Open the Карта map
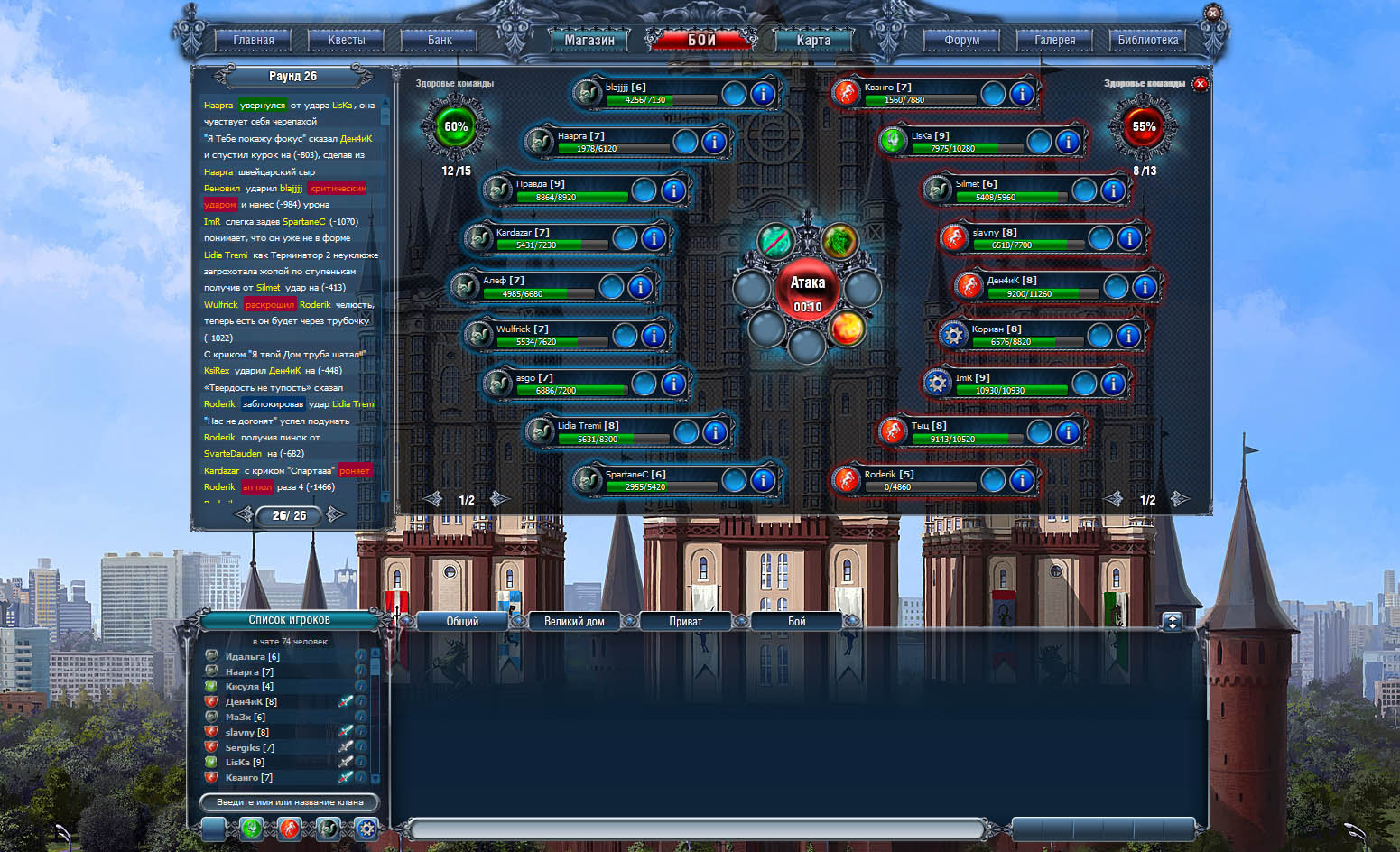 813,40
